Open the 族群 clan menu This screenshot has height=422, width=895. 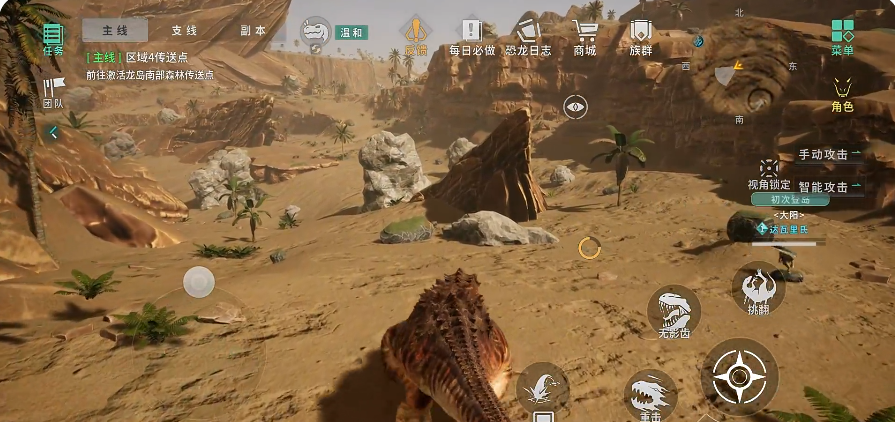(x=640, y=36)
